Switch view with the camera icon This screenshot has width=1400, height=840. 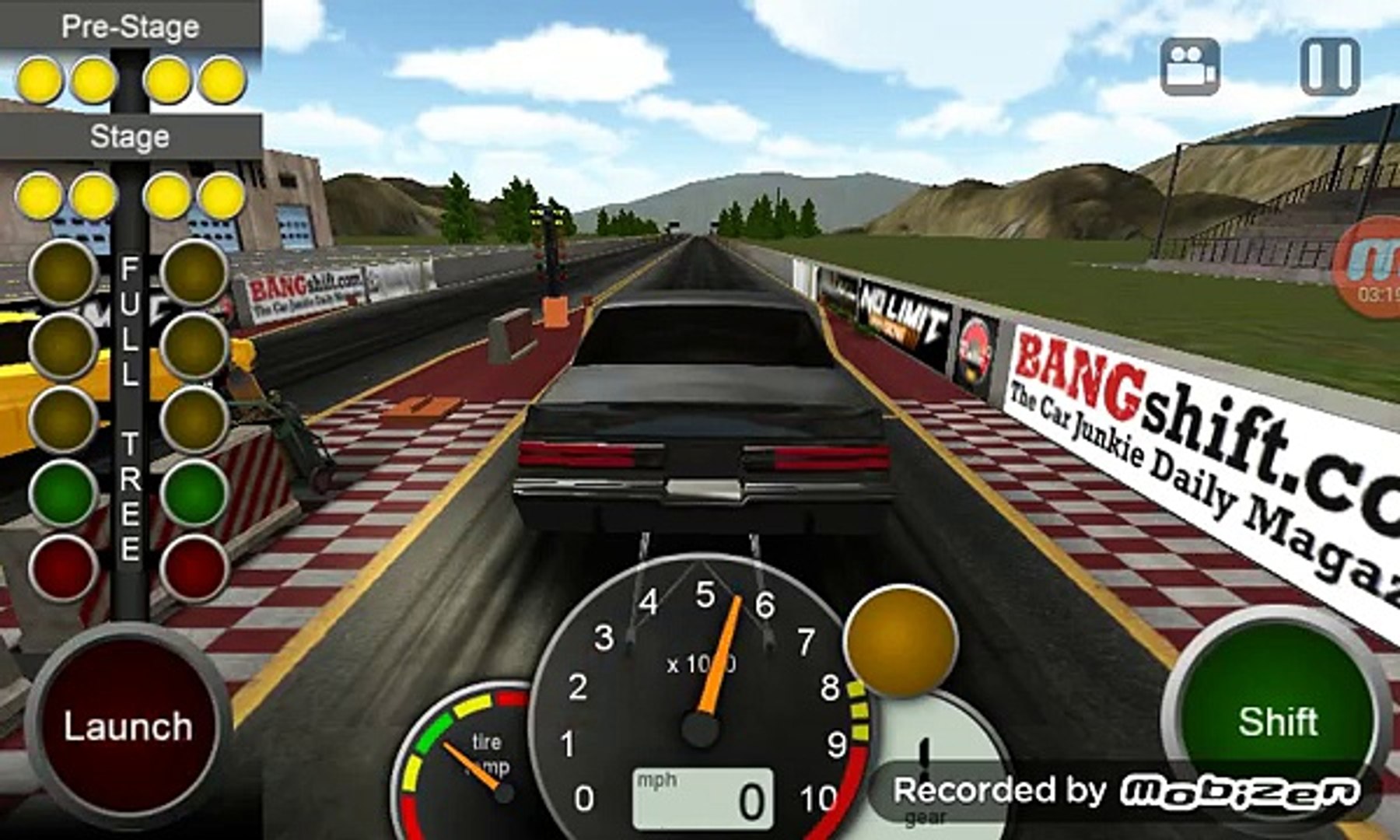[x=1189, y=67]
